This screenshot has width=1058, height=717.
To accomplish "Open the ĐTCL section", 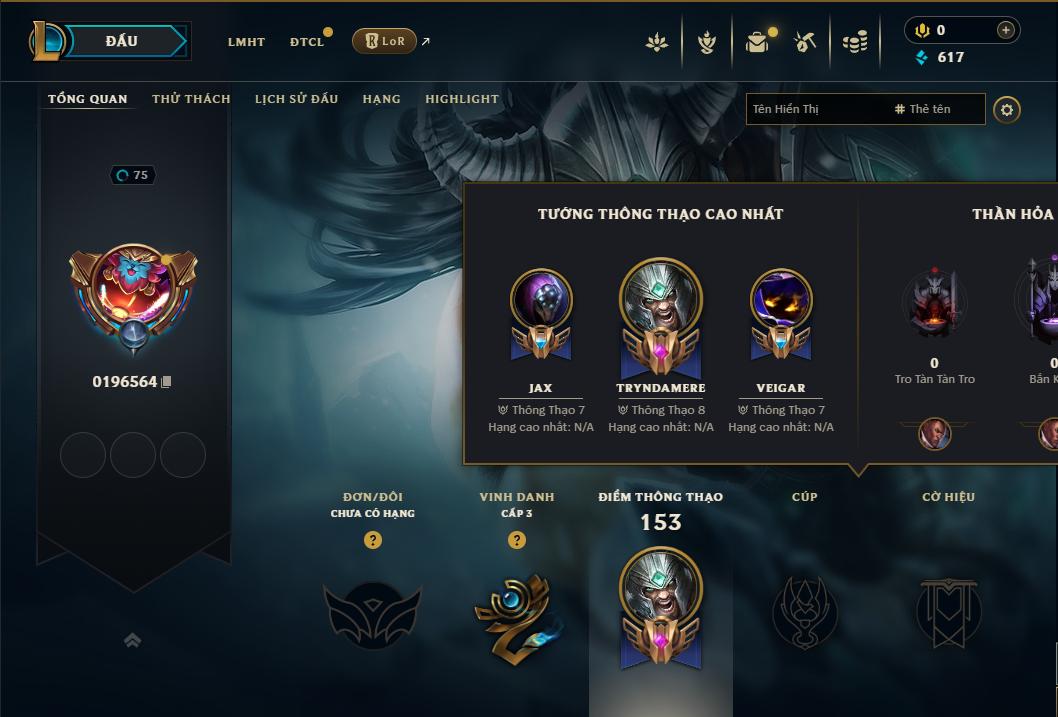I will 307,42.
